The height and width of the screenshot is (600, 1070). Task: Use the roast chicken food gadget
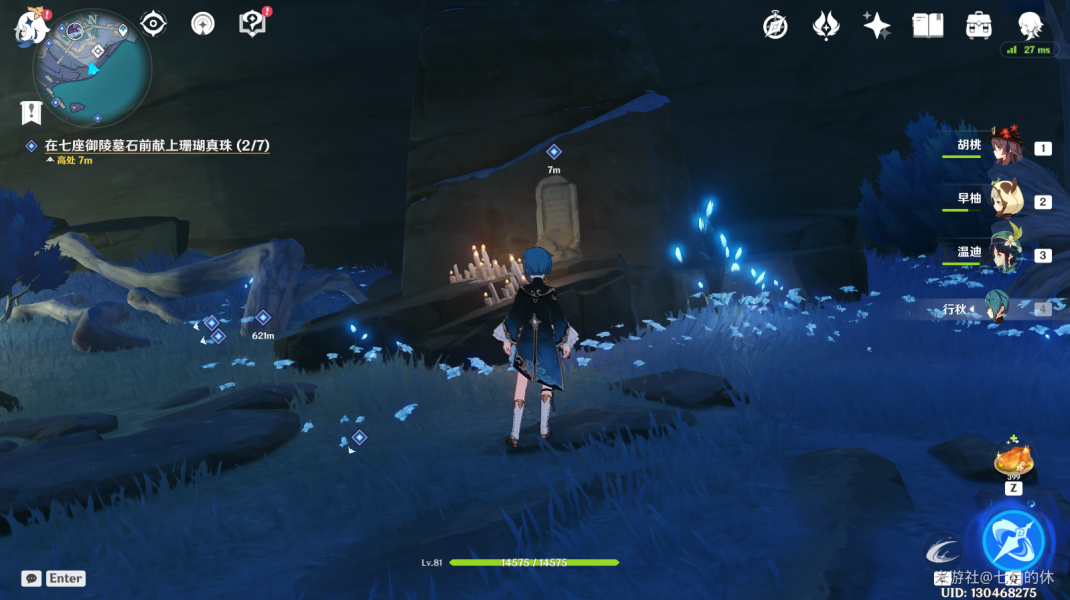pyautogui.click(x=1013, y=462)
